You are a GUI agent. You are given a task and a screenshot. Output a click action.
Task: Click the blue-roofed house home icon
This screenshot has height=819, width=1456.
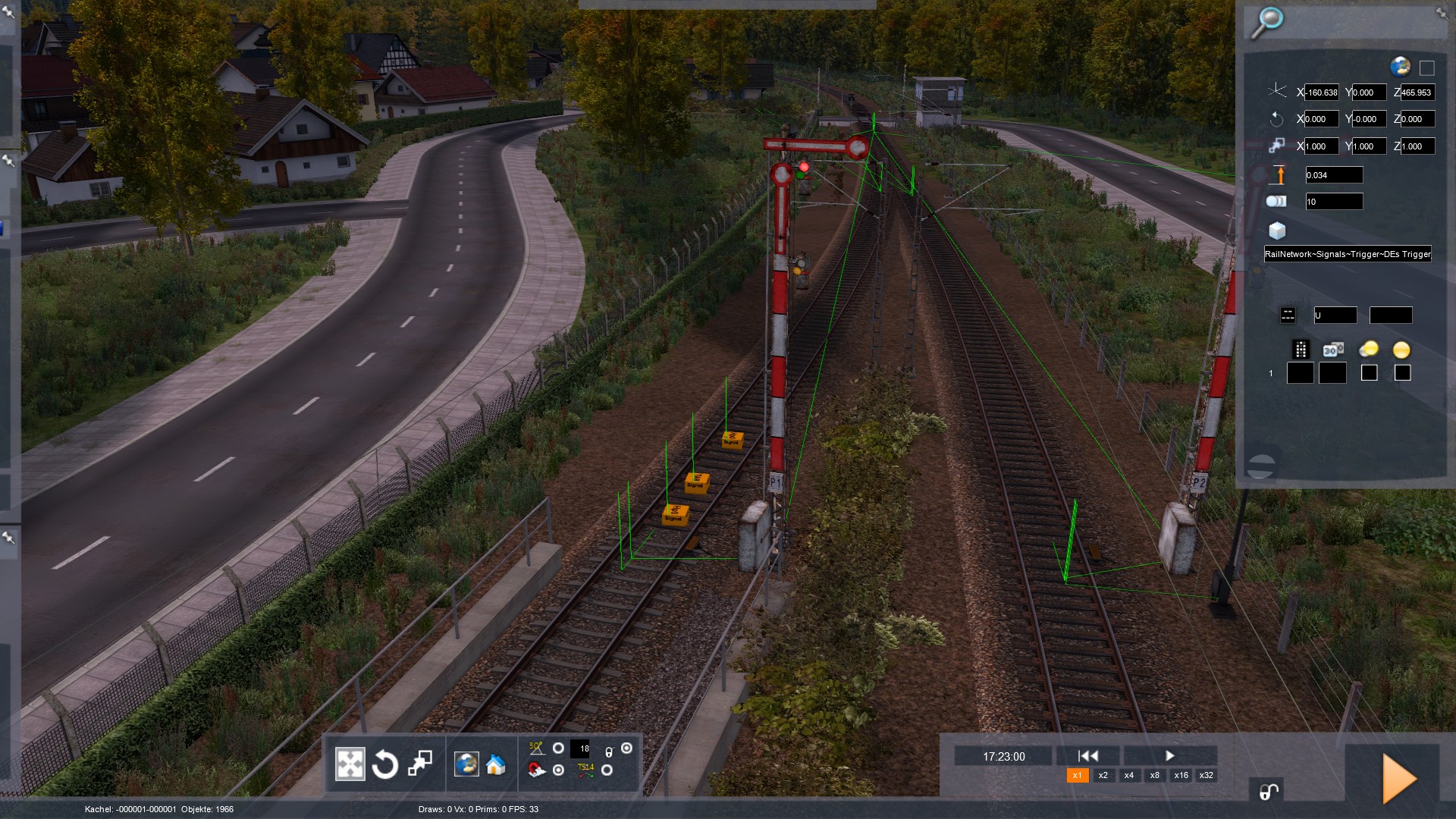[496, 764]
